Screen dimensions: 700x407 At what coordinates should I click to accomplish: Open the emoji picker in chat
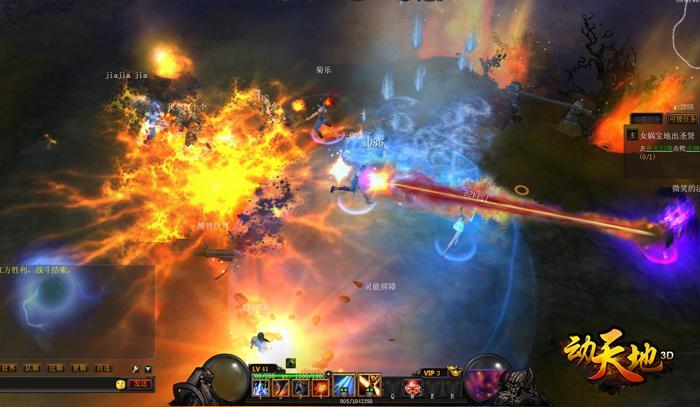click(120, 383)
